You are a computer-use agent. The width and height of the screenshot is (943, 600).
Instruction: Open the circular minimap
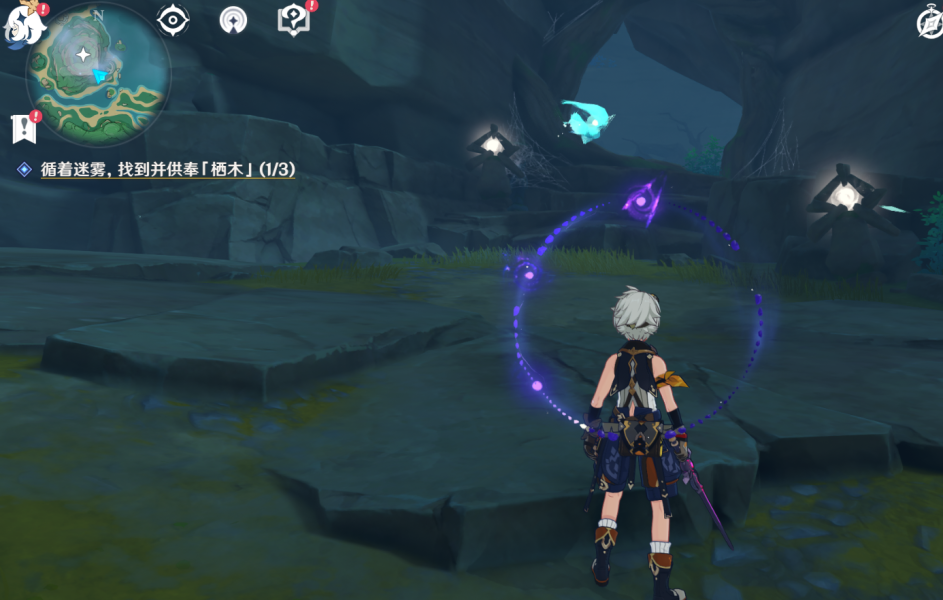click(x=97, y=72)
